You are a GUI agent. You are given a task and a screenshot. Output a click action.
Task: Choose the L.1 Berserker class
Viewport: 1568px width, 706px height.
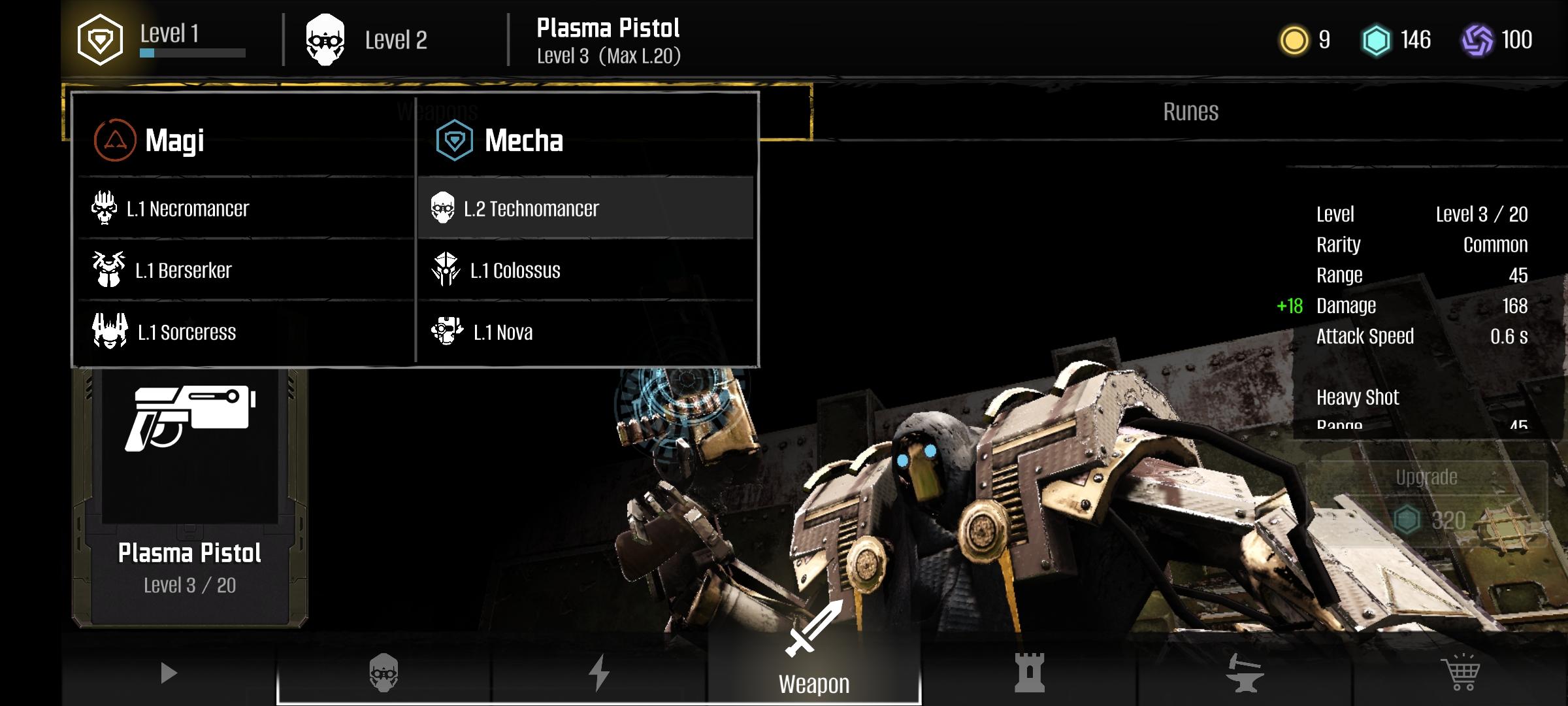click(x=183, y=271)
